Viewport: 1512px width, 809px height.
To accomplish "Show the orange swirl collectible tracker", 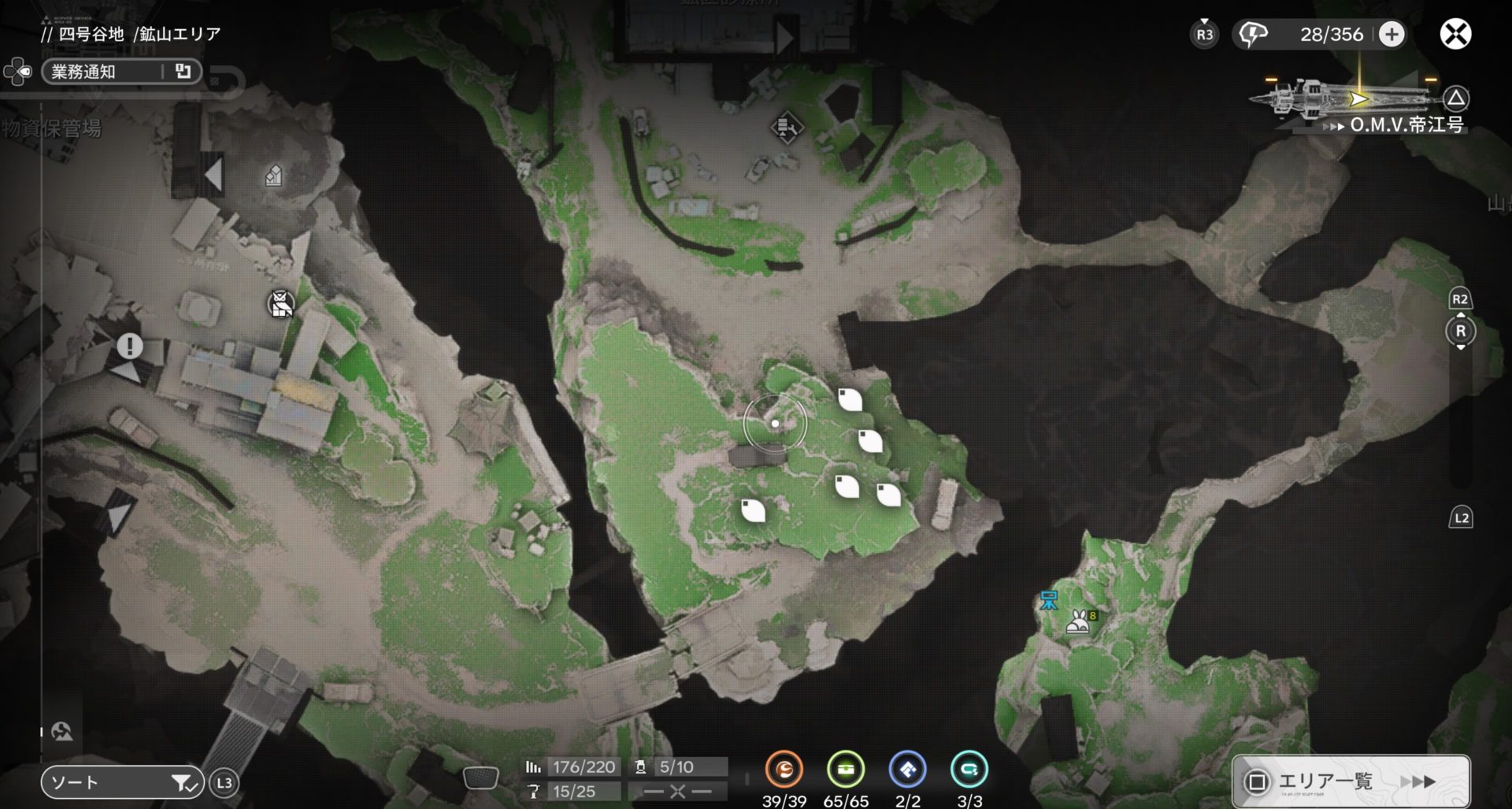I will click(784, 770).
